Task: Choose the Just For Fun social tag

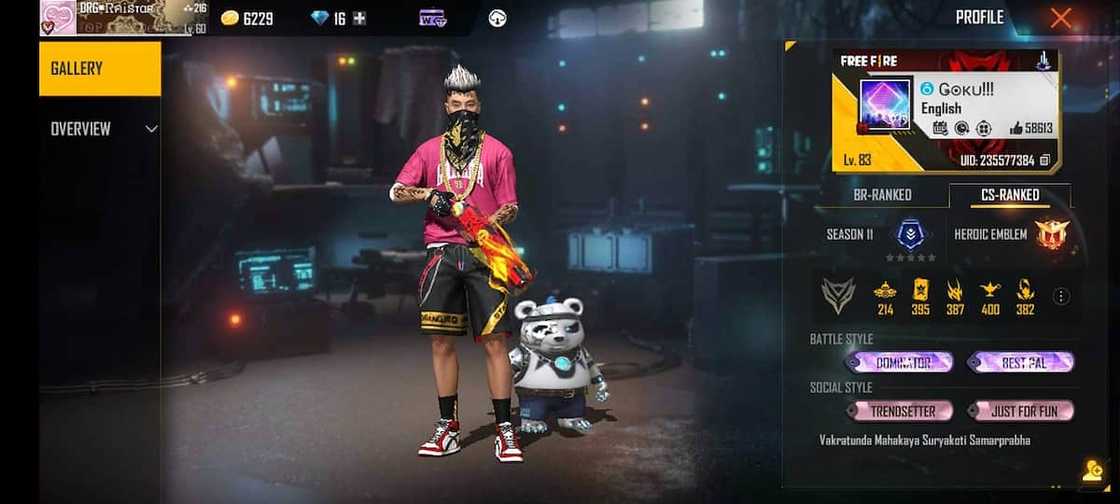Action: [x=1022, y=411]
